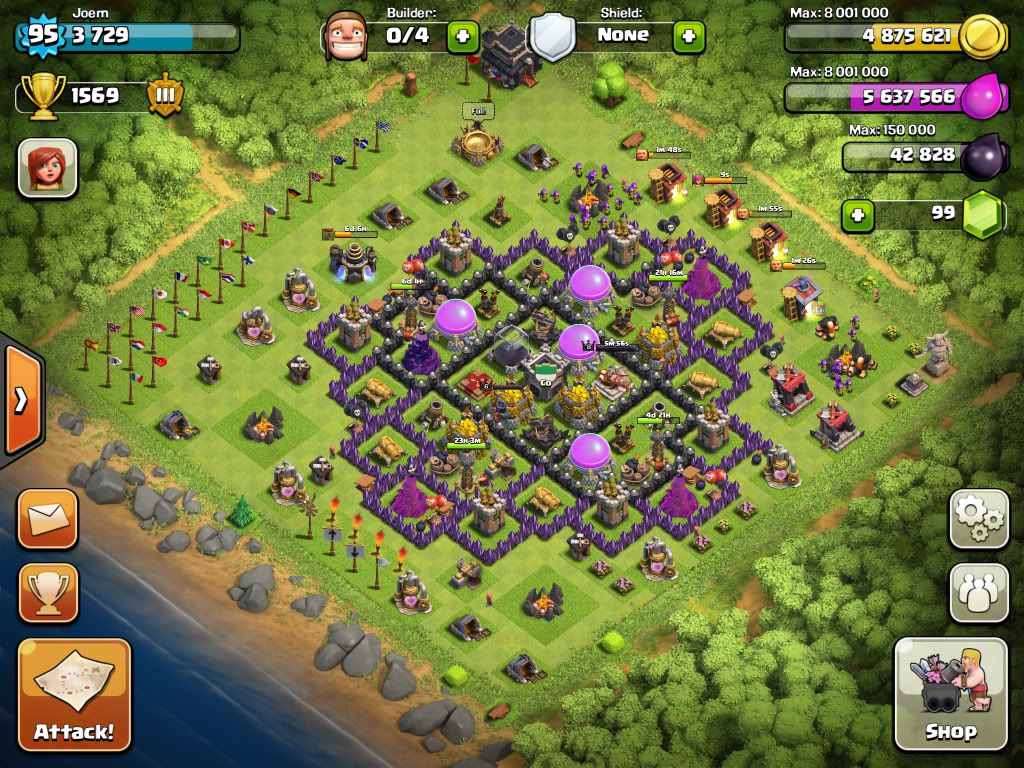This screenshot has height=768, width=1024.
Task: Open the red-haired villager profile icon
Action: [47, 167]
